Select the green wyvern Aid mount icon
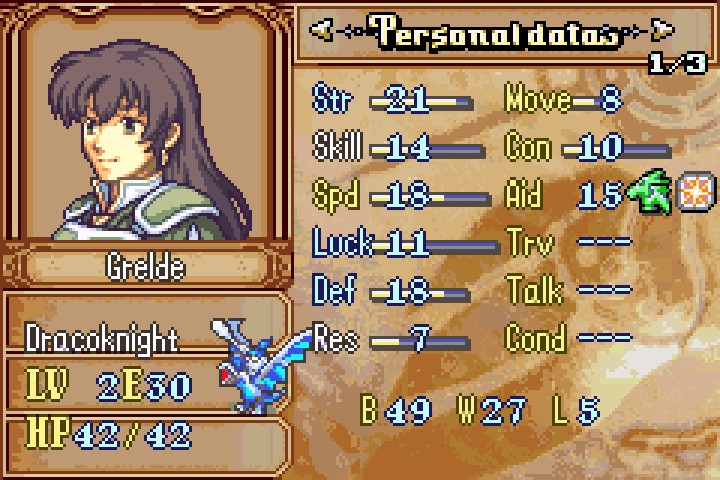This screenshot has height=480, width=720. tap(651, 193)
